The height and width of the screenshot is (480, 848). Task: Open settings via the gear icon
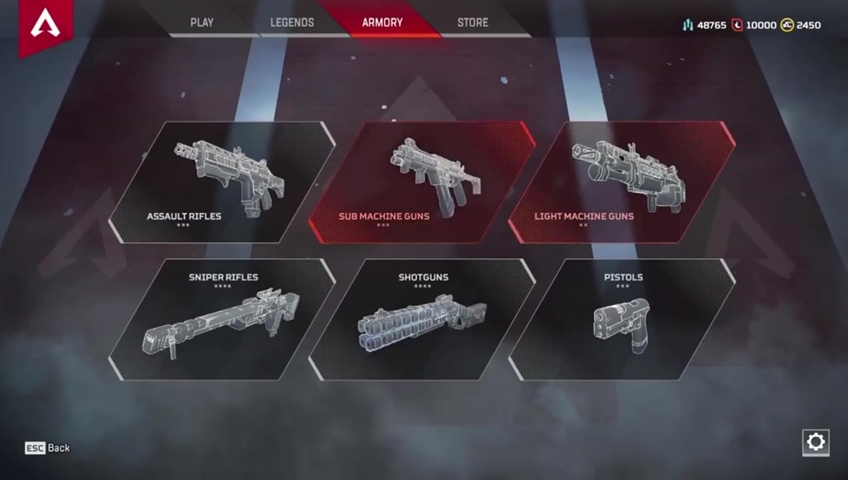(815, 442)
